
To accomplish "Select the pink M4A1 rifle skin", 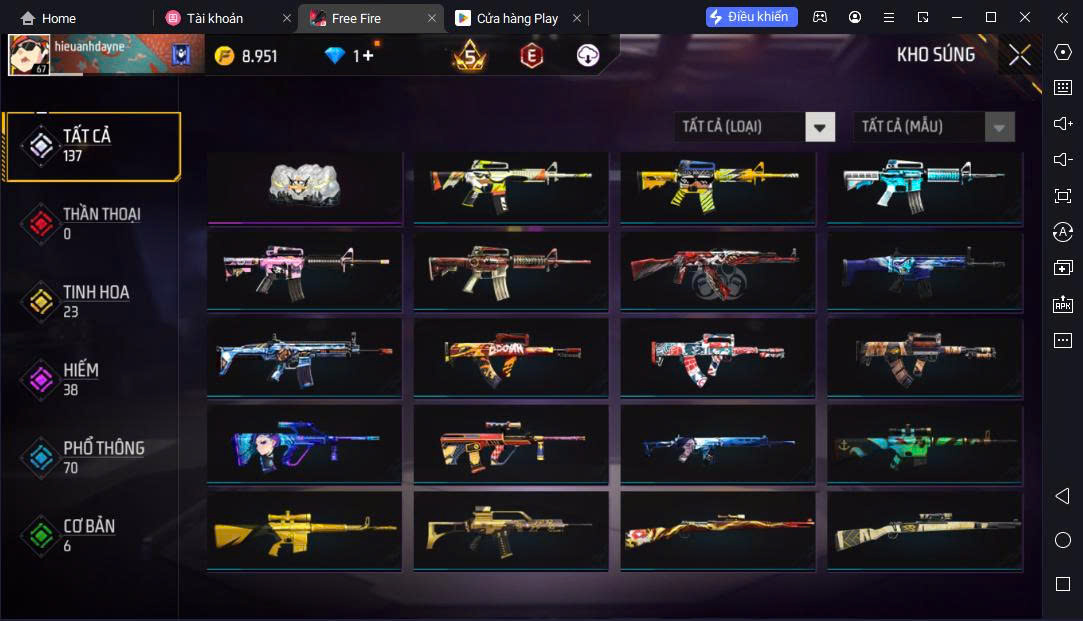I will click(304, 272).
